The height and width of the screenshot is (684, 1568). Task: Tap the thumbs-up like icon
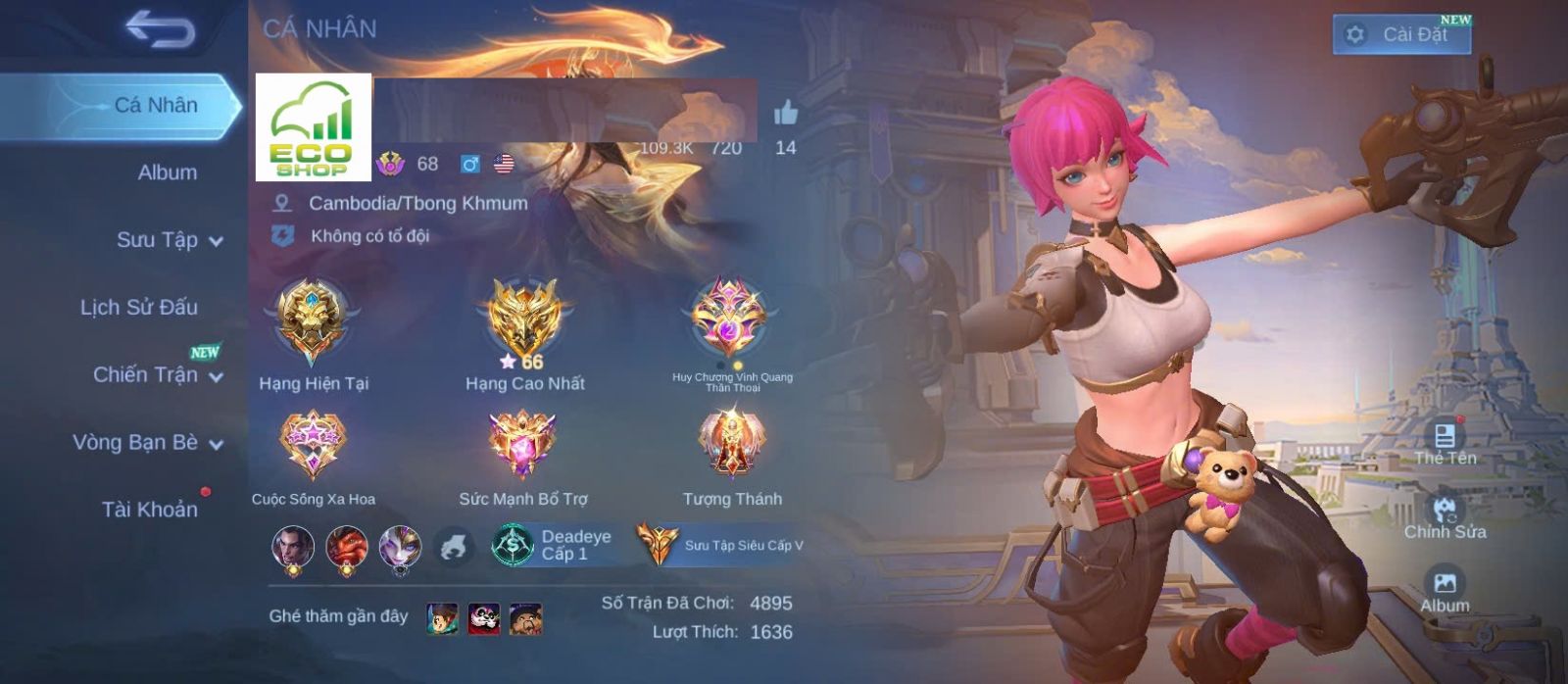[786, 114]
